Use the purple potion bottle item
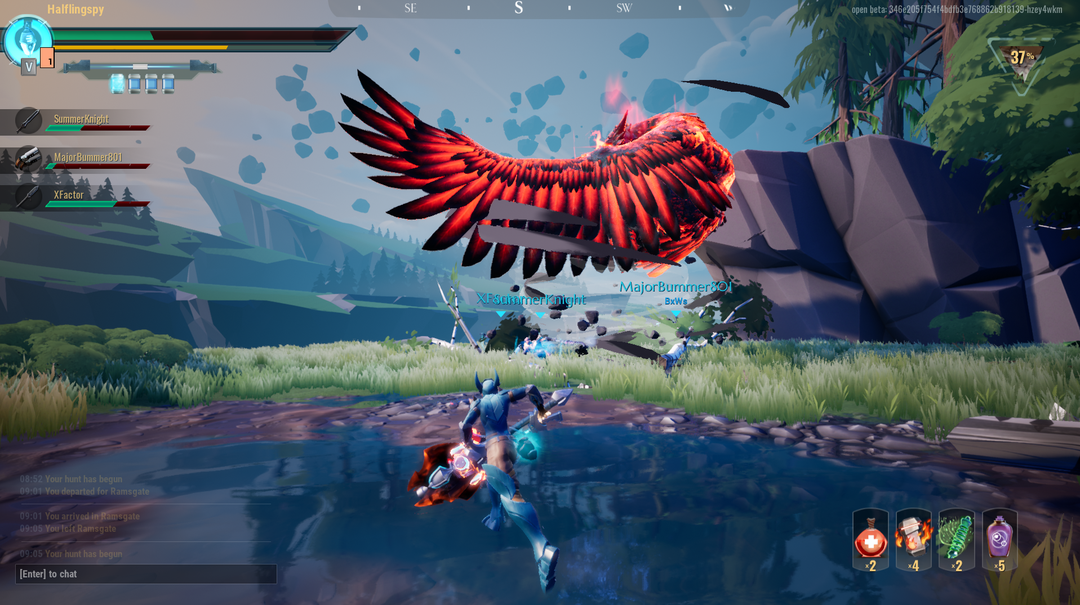1080x605 pixels. [999, 540]
